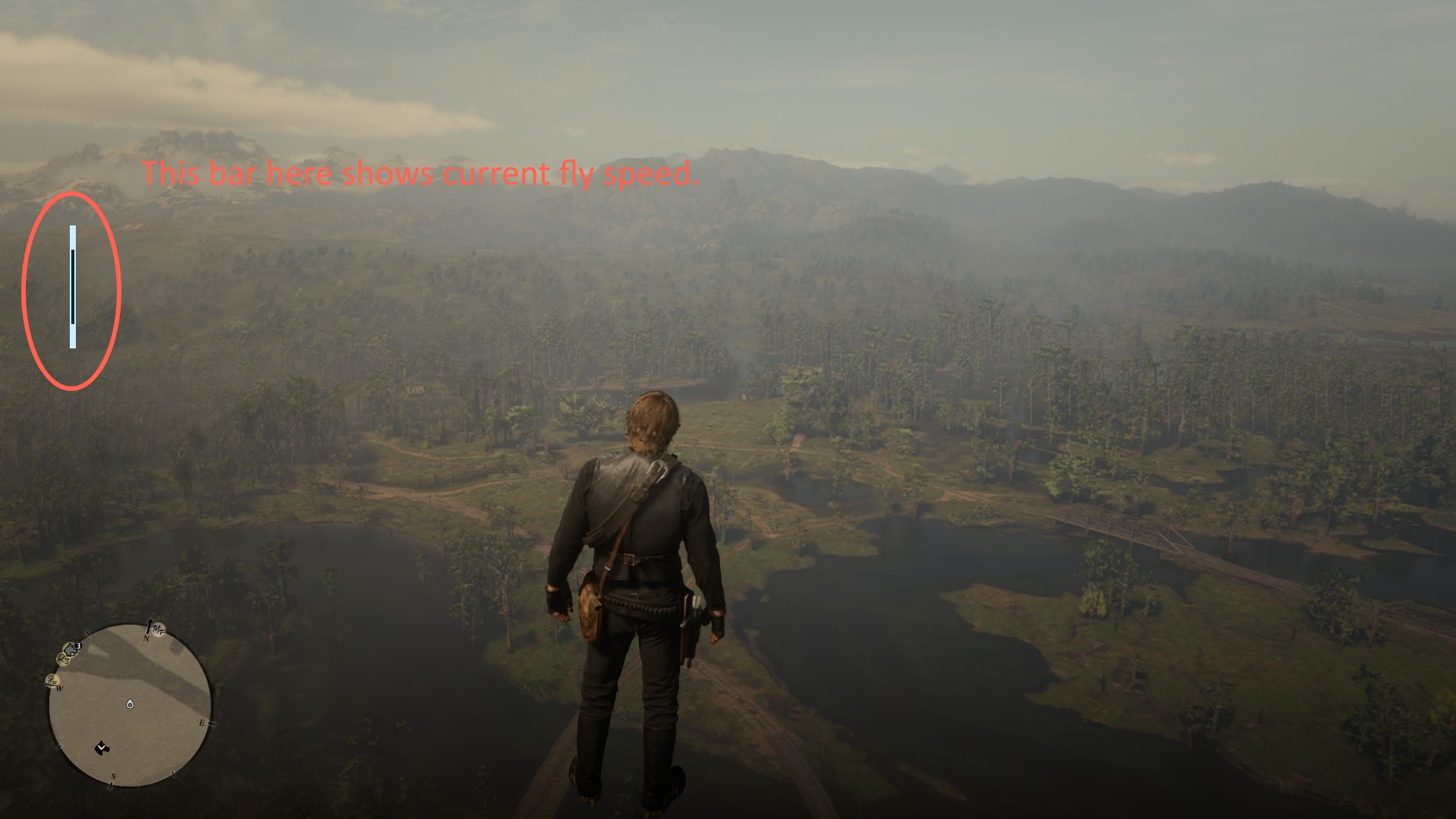Click the horse icon on the minimap edge
Screen dimensions: 1456x819
70,648
